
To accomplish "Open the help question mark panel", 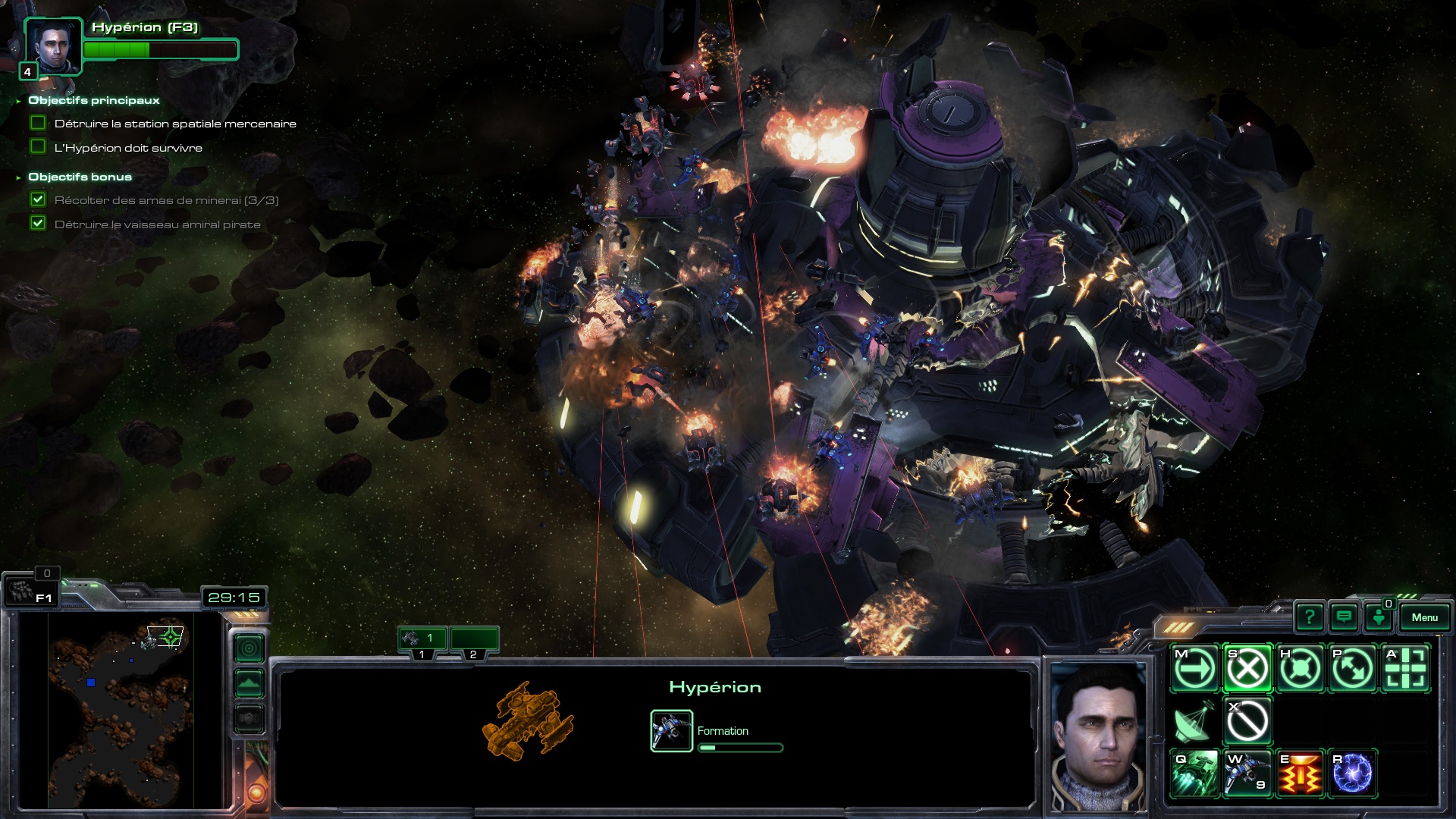I will [x=1310, y=617].
